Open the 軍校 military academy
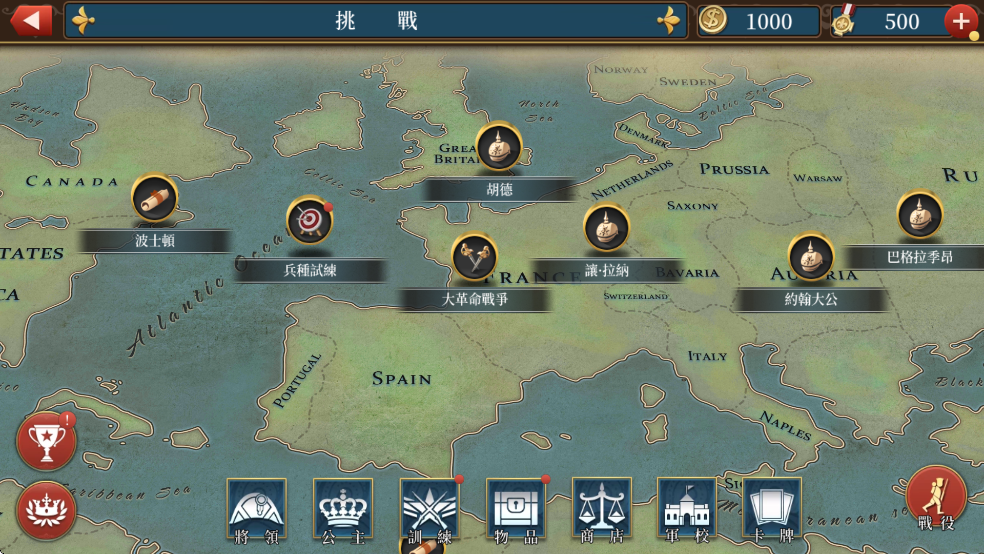 (x=686, y=510)
